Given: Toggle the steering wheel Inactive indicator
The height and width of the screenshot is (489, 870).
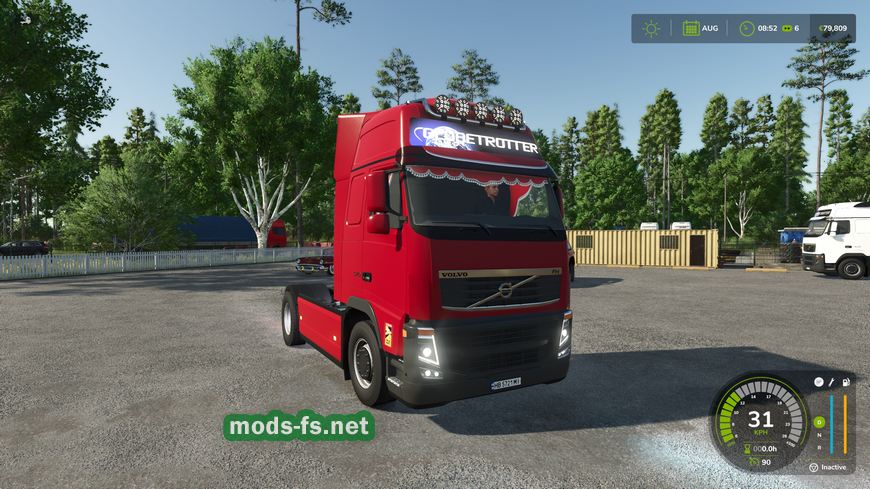Looking at the screenshot, I should tap(814, 467).
